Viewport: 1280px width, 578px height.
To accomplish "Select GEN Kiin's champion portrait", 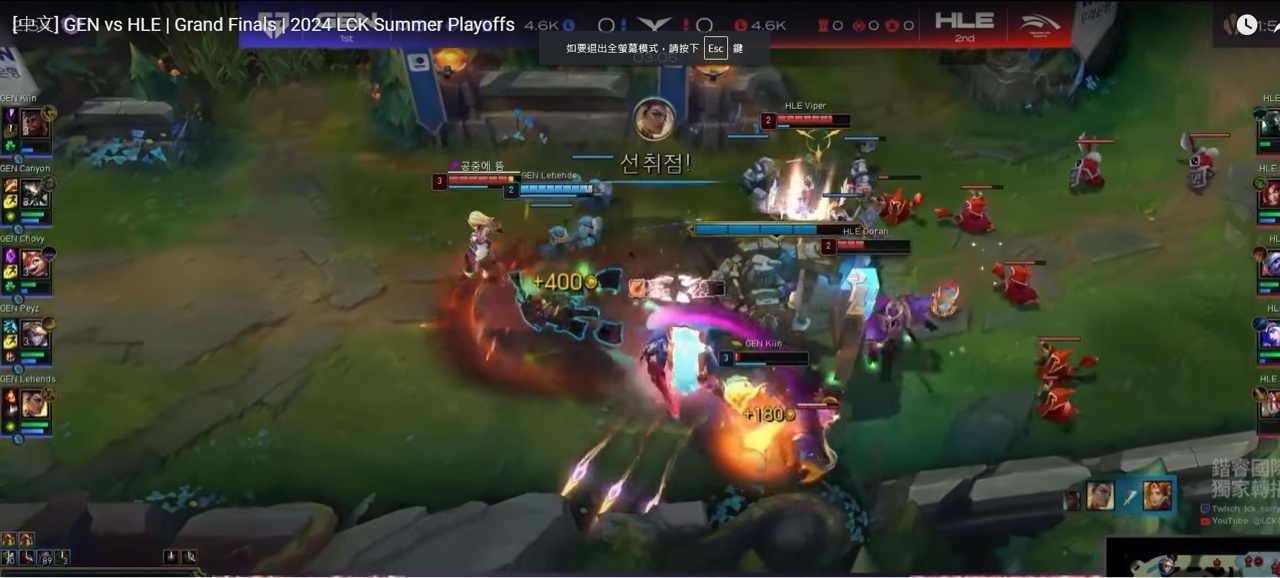I will pyautogui.click(x=35, y=124).
